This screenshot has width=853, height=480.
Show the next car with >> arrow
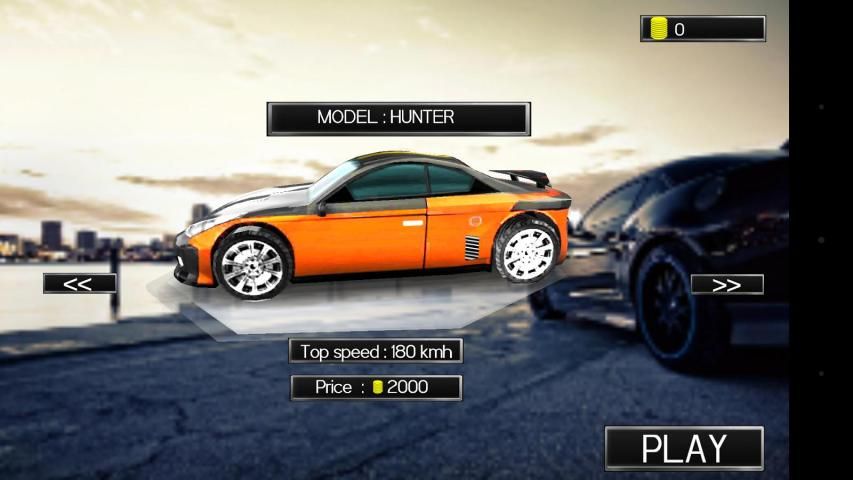coord(727,285)
